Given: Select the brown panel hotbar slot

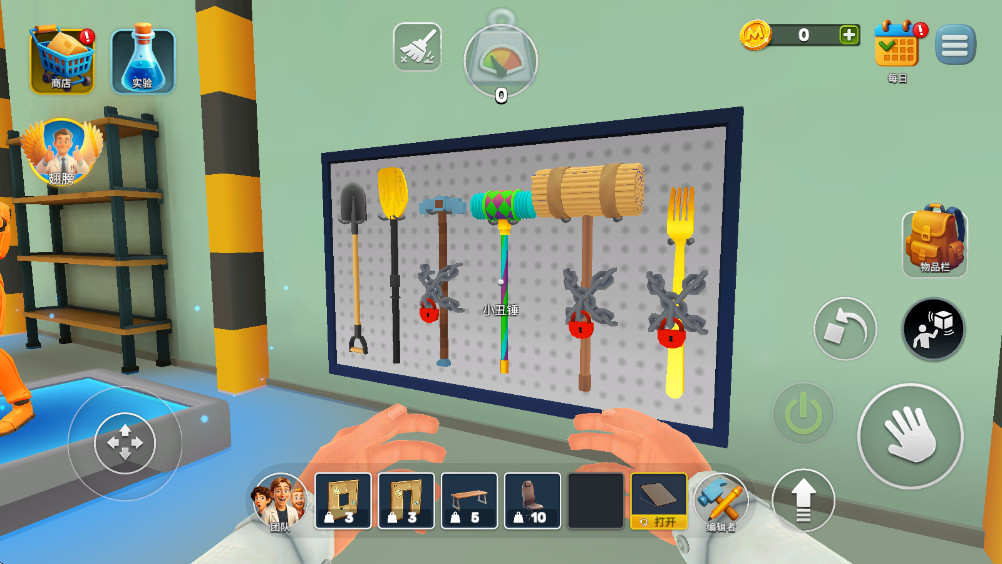Looking at the screenshot, I should coord(658,500).
